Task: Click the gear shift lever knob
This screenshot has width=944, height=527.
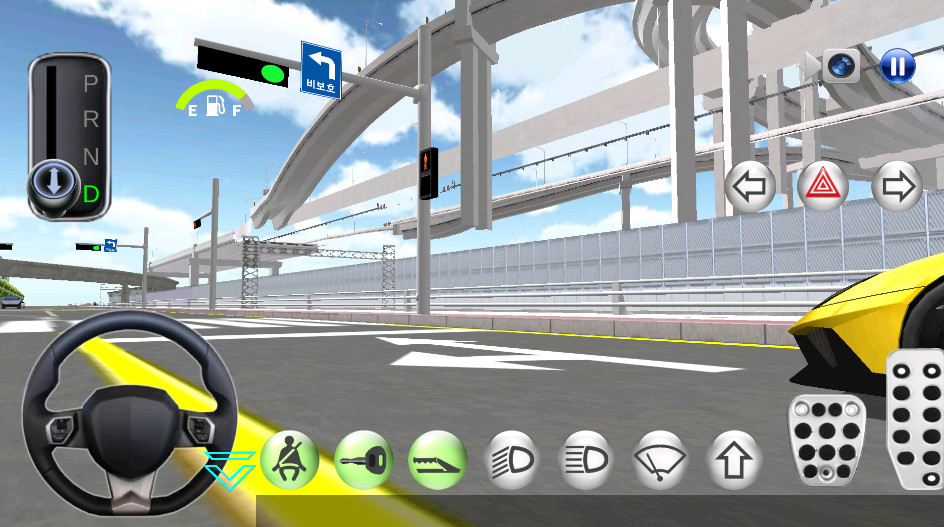Action: pos(50,182)
